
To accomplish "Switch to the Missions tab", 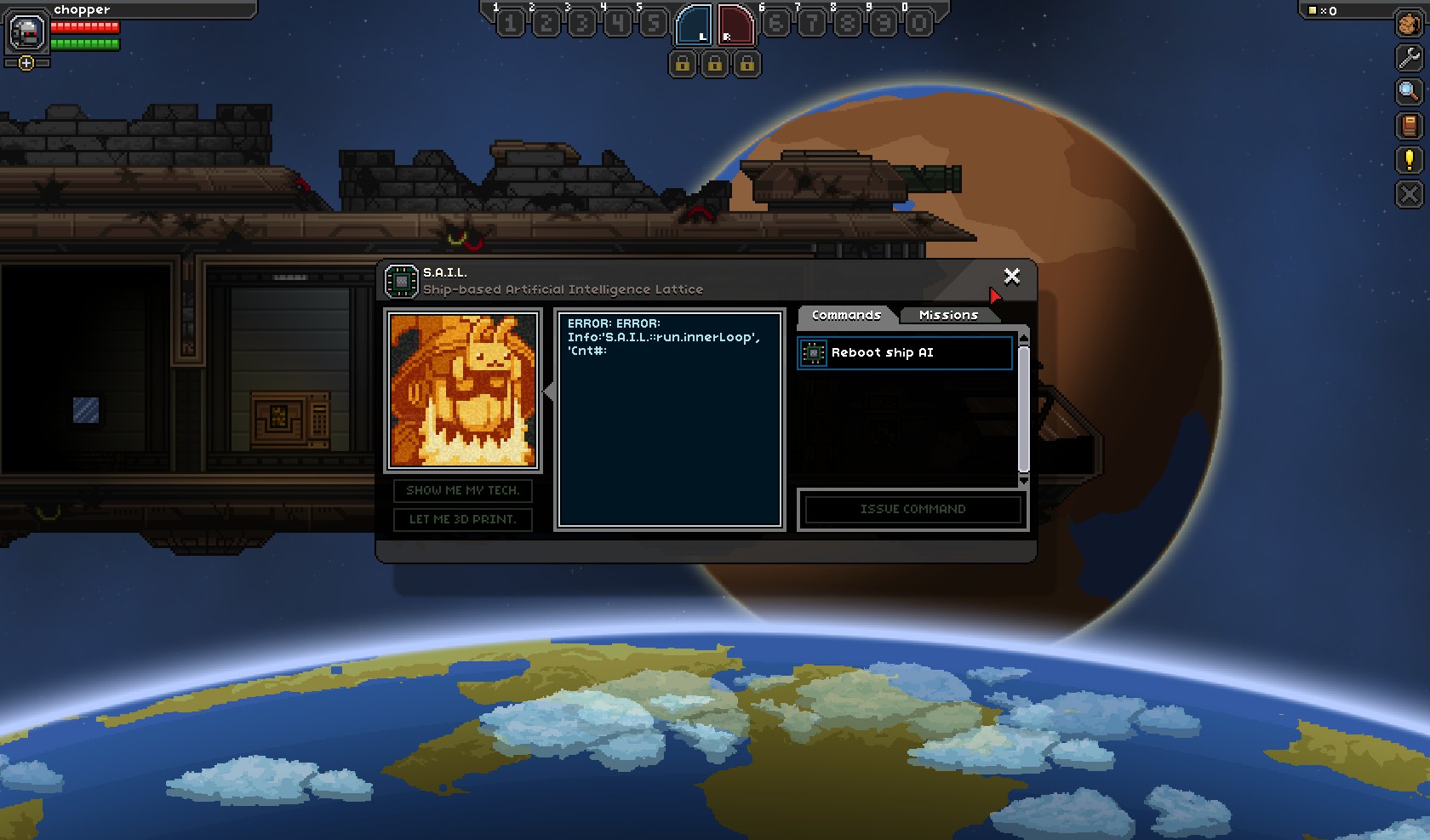I will 948,315.
